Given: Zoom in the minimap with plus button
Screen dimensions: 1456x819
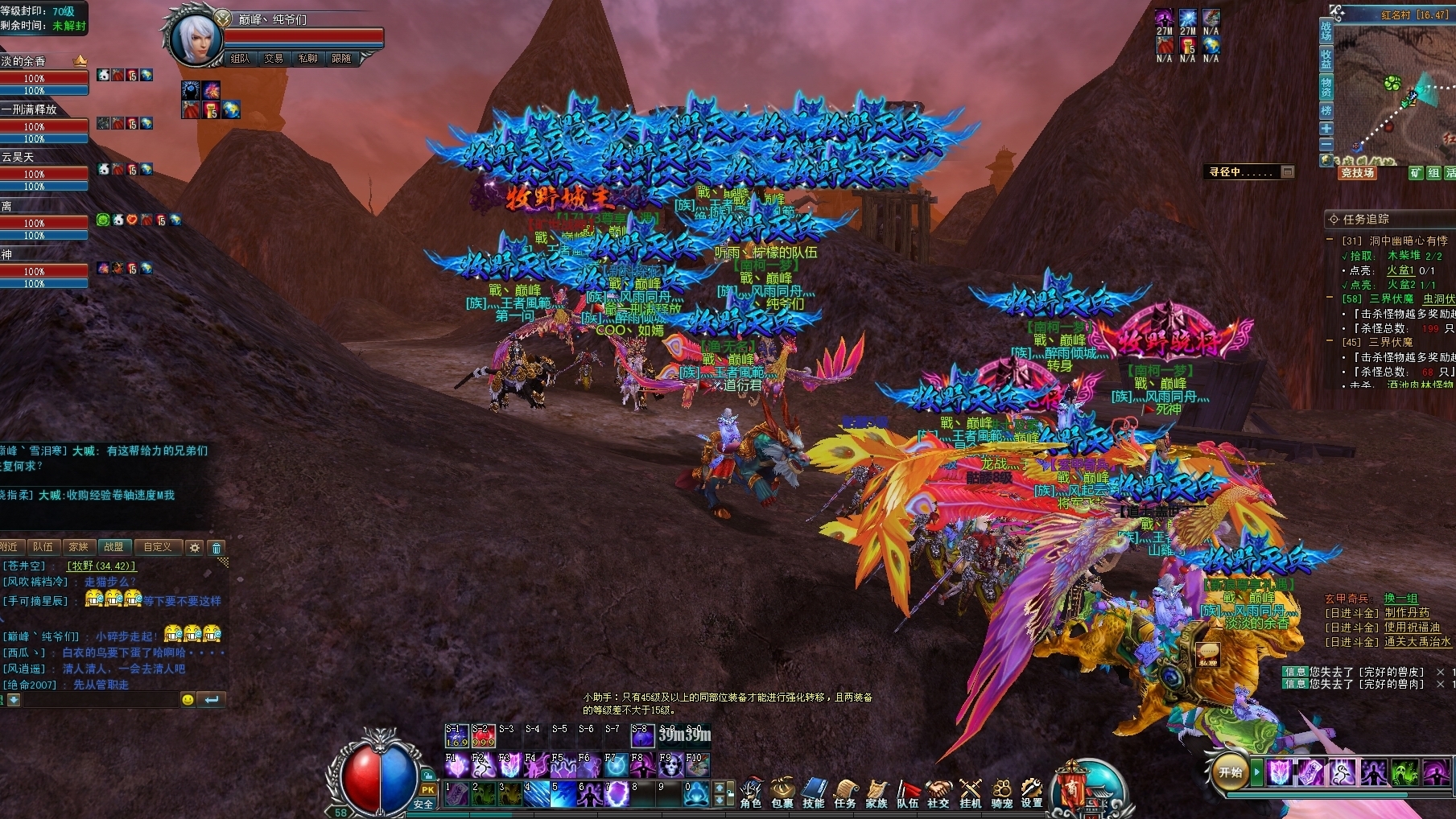Looking at the screenshot, I should pos(1326,129).
